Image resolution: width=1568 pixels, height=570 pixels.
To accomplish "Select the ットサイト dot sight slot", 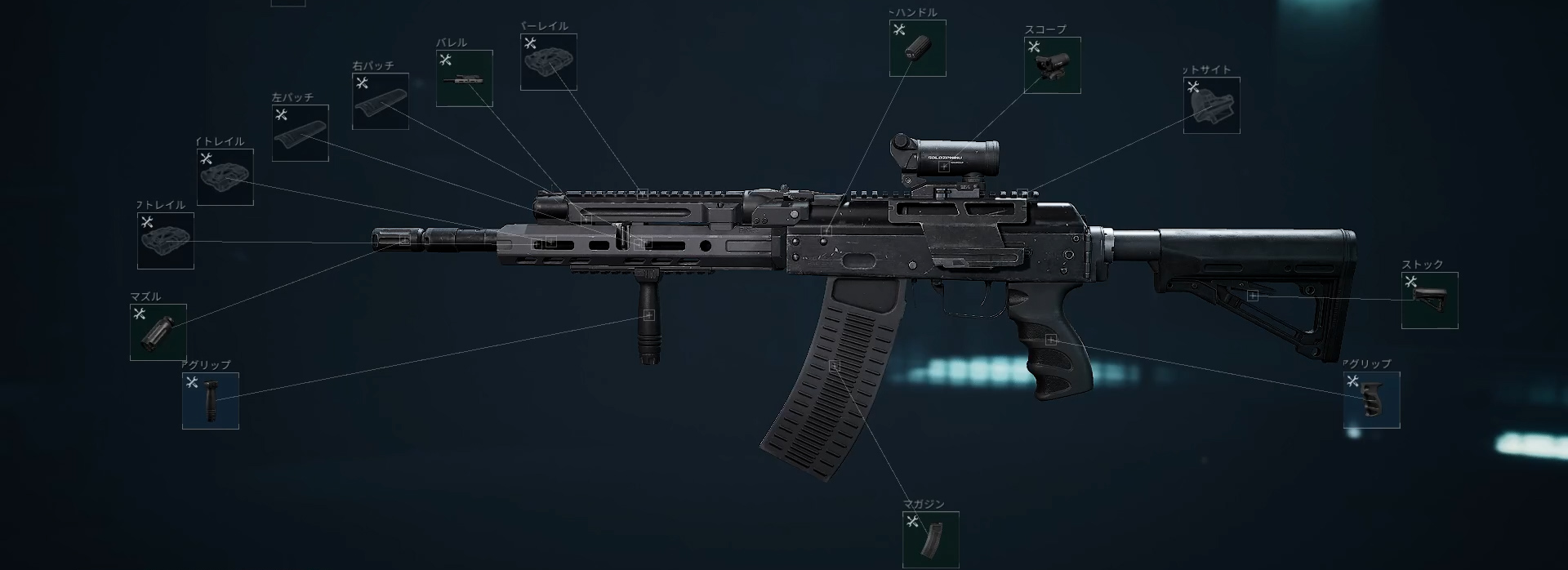I will (x=1211, y=105).
